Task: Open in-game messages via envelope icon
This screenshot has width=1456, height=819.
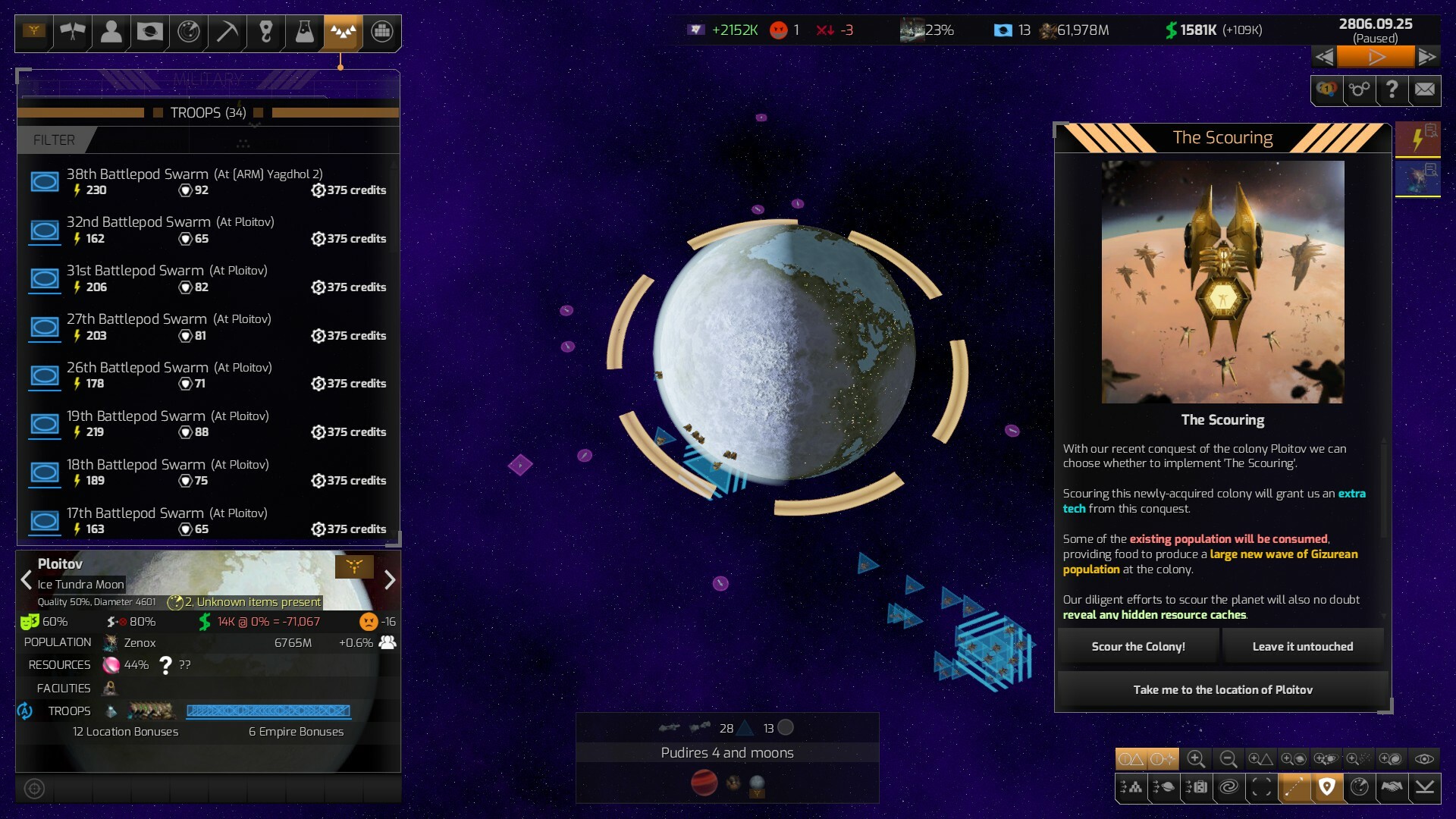Action: pyautogui.click(x=1424, y=90)
